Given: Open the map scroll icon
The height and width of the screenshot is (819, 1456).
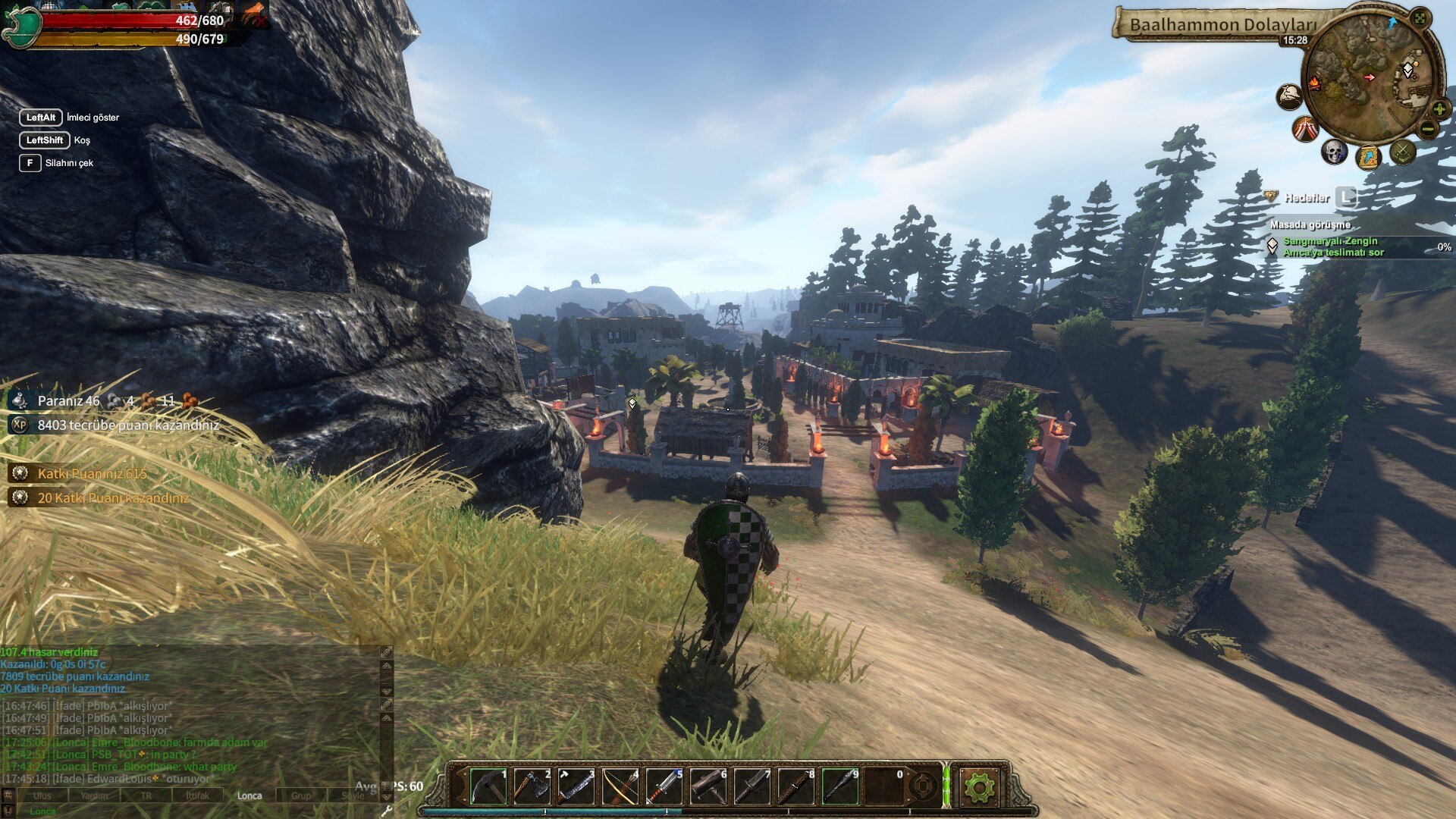Looking at the screenshot, I should click(1368, 158).
